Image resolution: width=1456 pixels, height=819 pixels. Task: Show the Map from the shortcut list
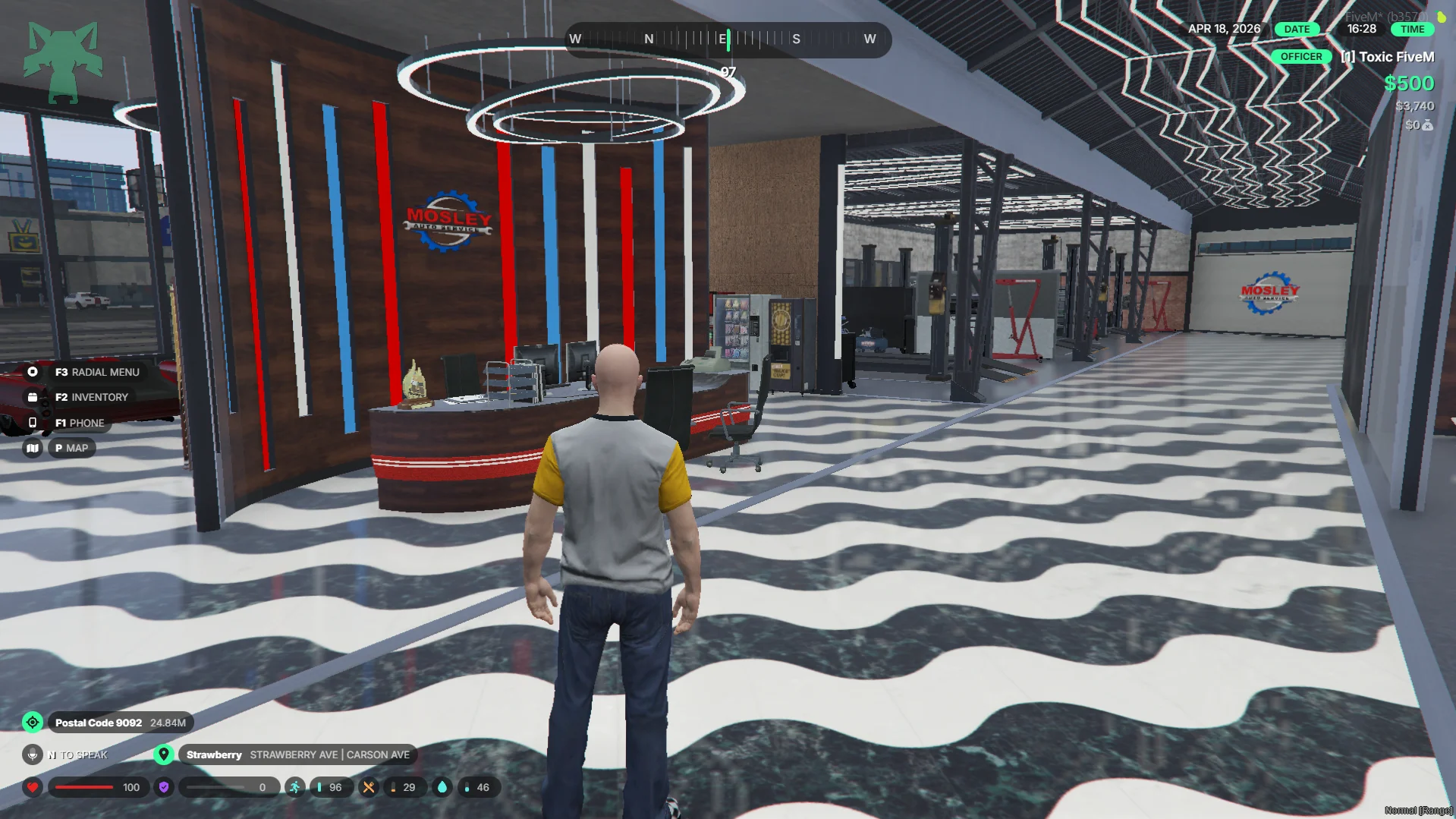[71, 448]
